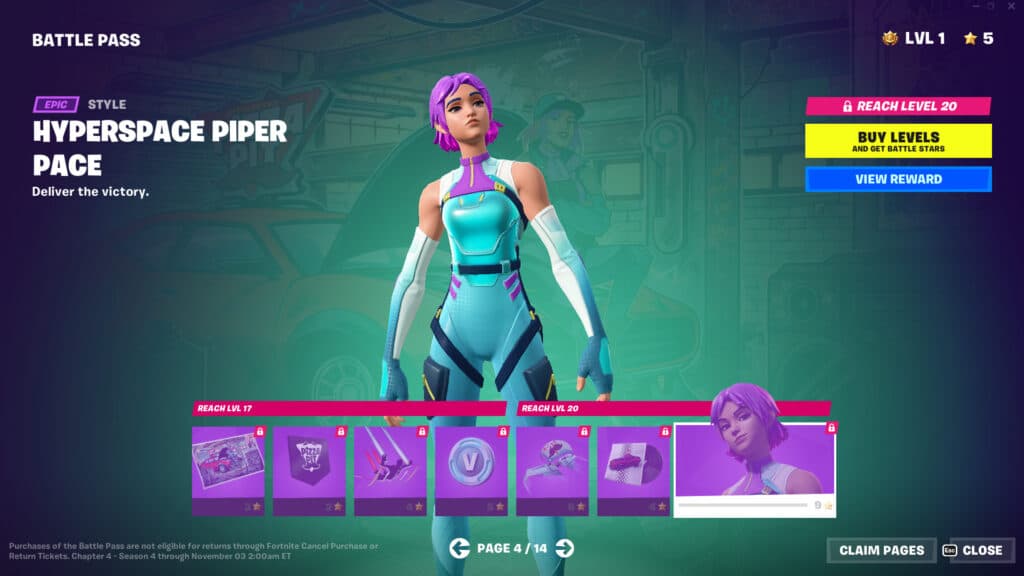1024x576 pixels.
Task: Select the red car loading screen reward
Action: [228, 464]
